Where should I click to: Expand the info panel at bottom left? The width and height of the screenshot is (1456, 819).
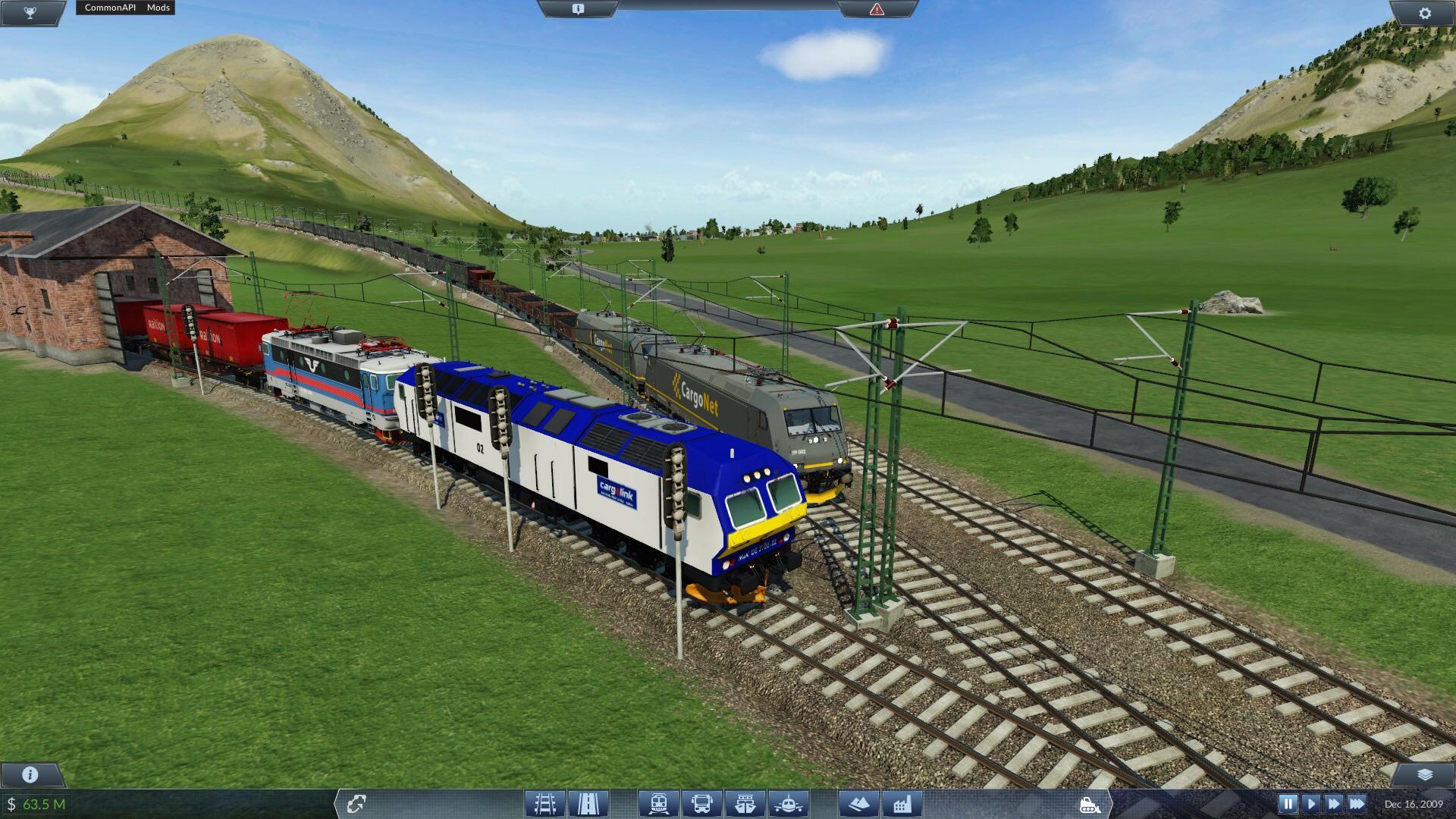coord(29,775)
